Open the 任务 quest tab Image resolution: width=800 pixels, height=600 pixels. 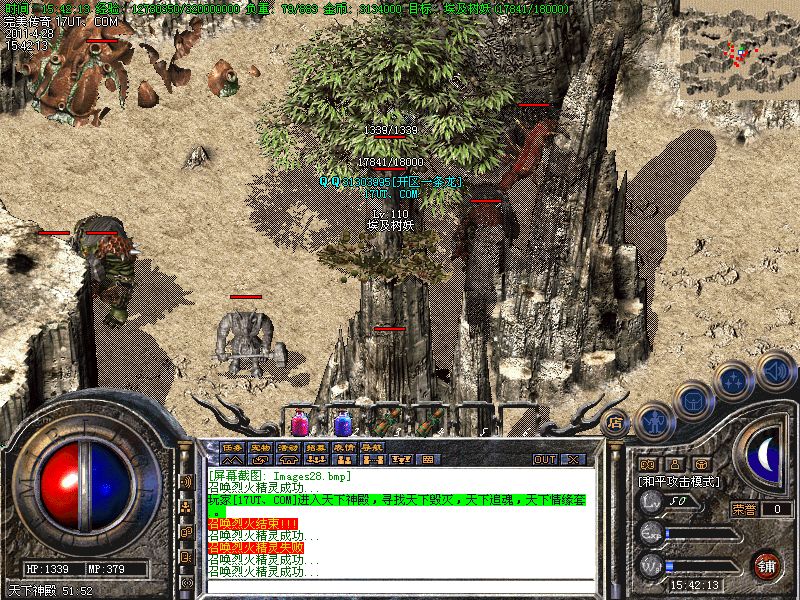pos(232,446)
